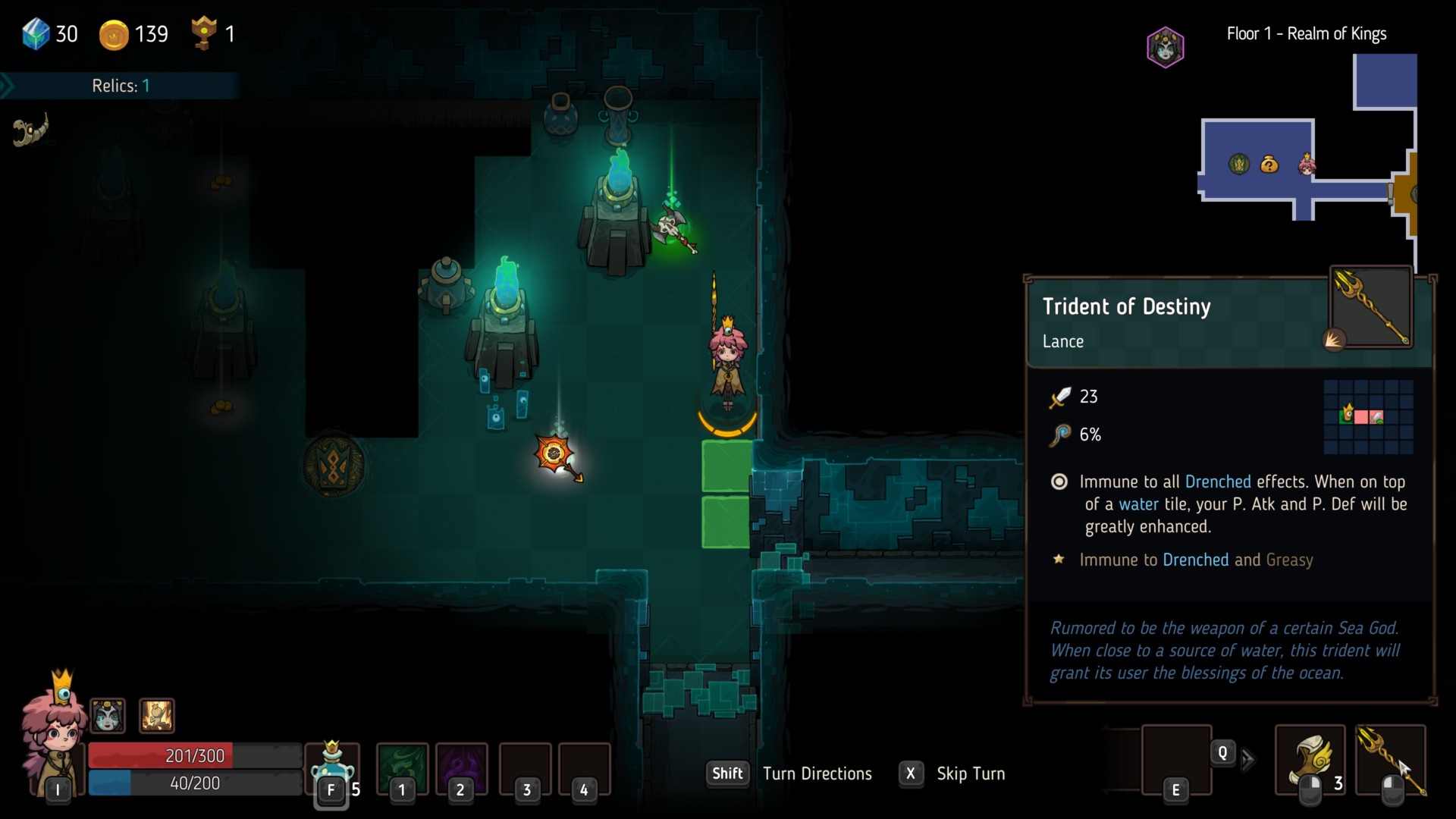The height and width of the screenshot is (819, 1456).
Task: Expand the Relics panel header
Action: [120, 86]
